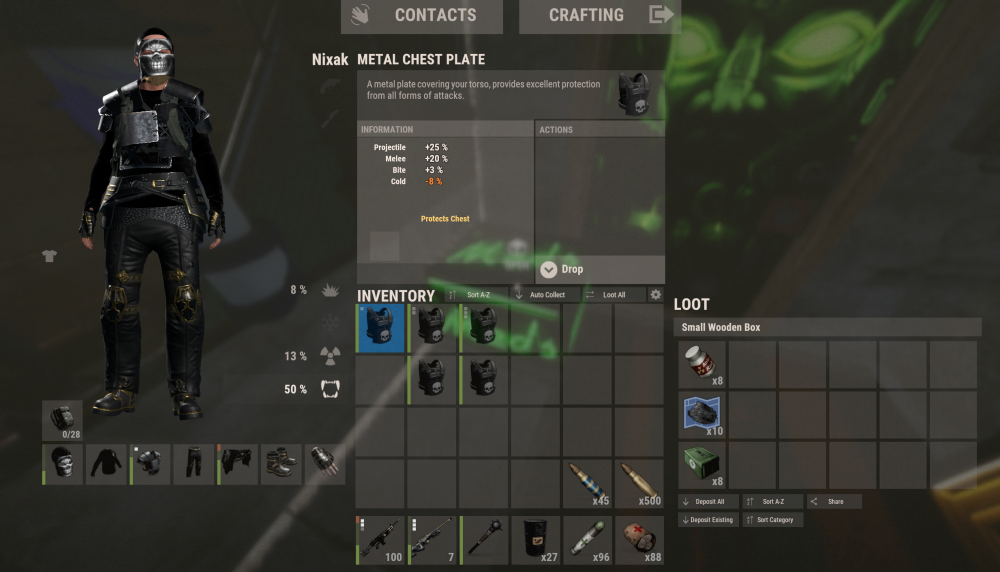The image size is (1000, 572).
Task: Click the Sort Category button
Action: point(773,520)
